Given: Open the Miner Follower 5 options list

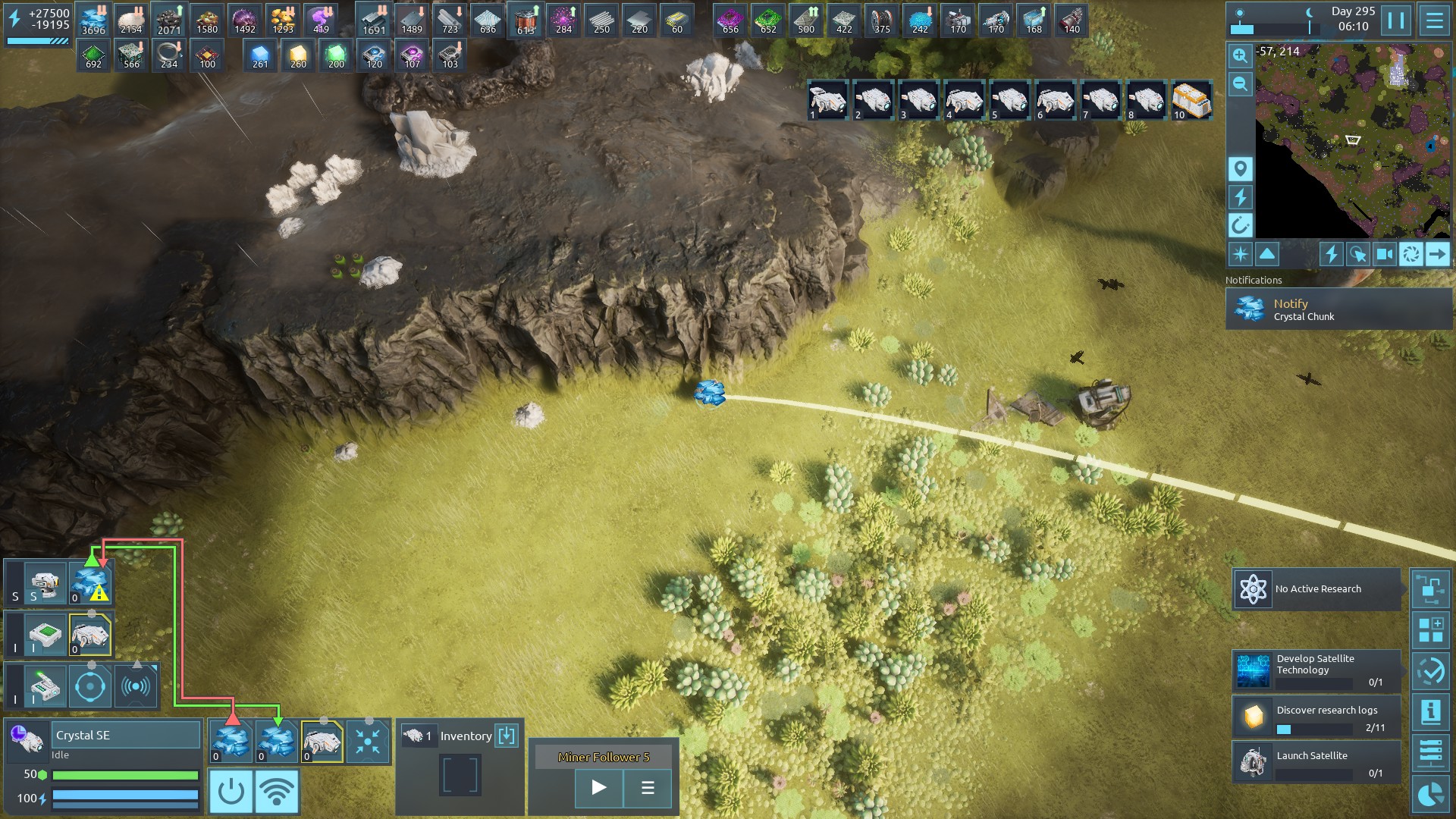Looking at the screenshot, I should coord(648,788).
